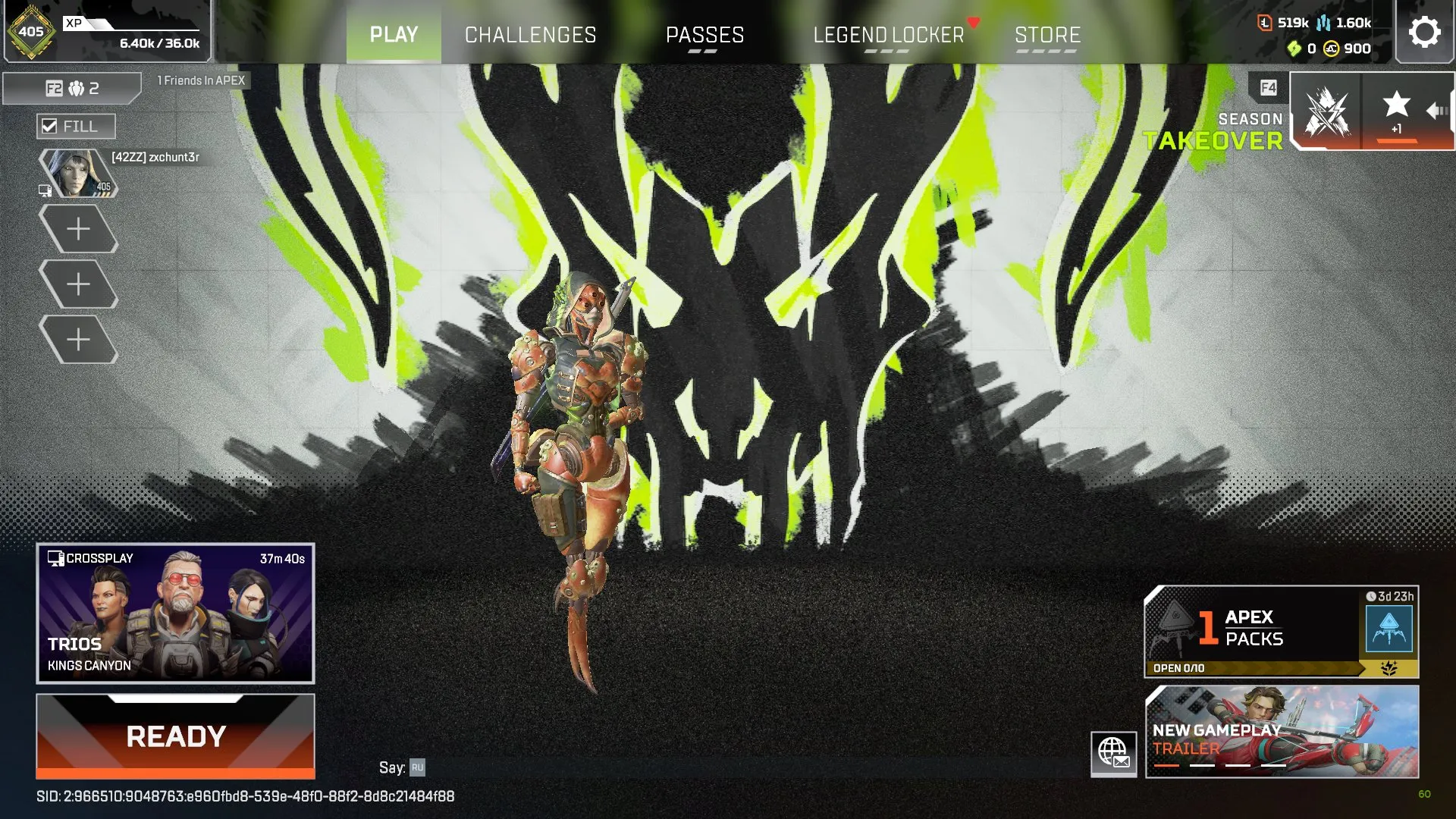Image resolution: width=1456 pixels, height=819 pixels.
Task: Open the Settings gear menu
Action: pyautogui.click(x=1425, y=31)
